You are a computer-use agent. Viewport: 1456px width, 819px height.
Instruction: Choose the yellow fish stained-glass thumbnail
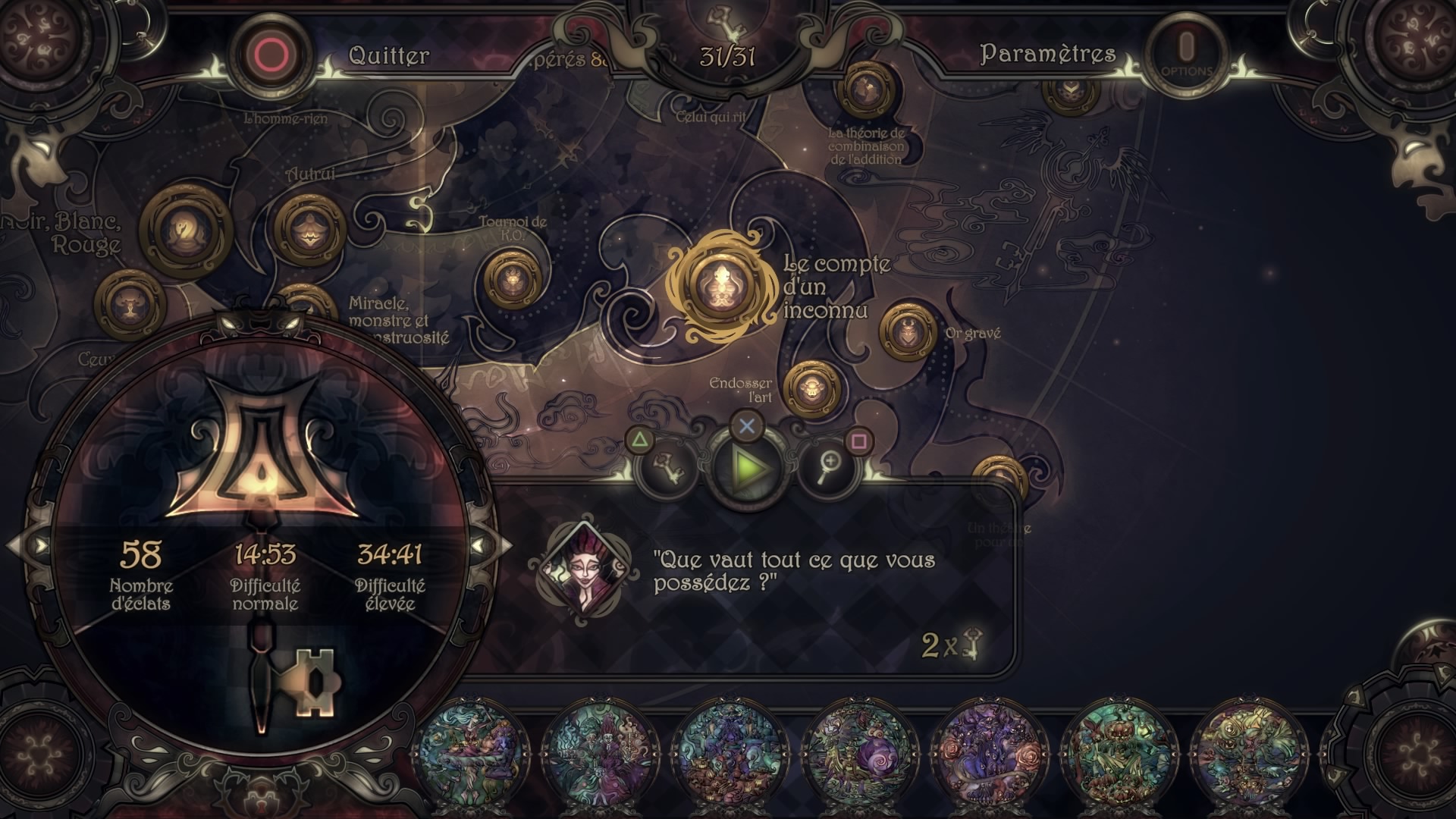[x=1247, y=753]
